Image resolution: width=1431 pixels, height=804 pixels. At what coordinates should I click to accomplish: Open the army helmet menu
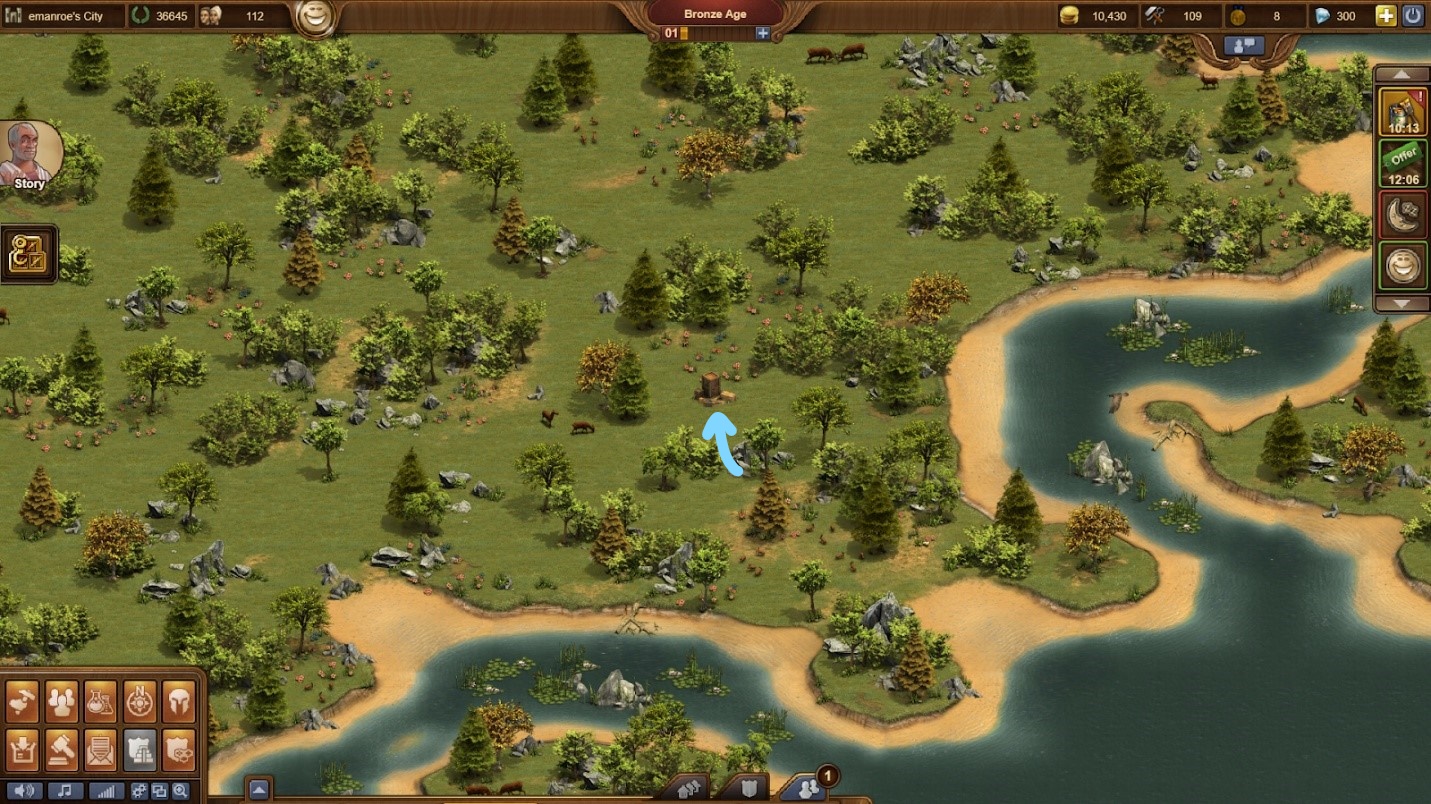point(178,702)
